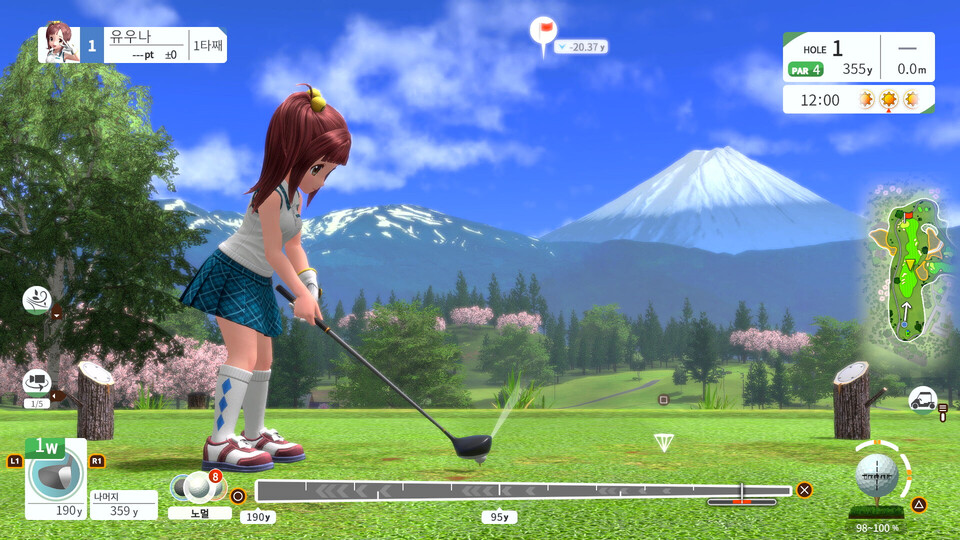This screenshot has height=540, width=960.
Task: Select the 12:00 weather forecast panel
Action: (x=858, y=100)
